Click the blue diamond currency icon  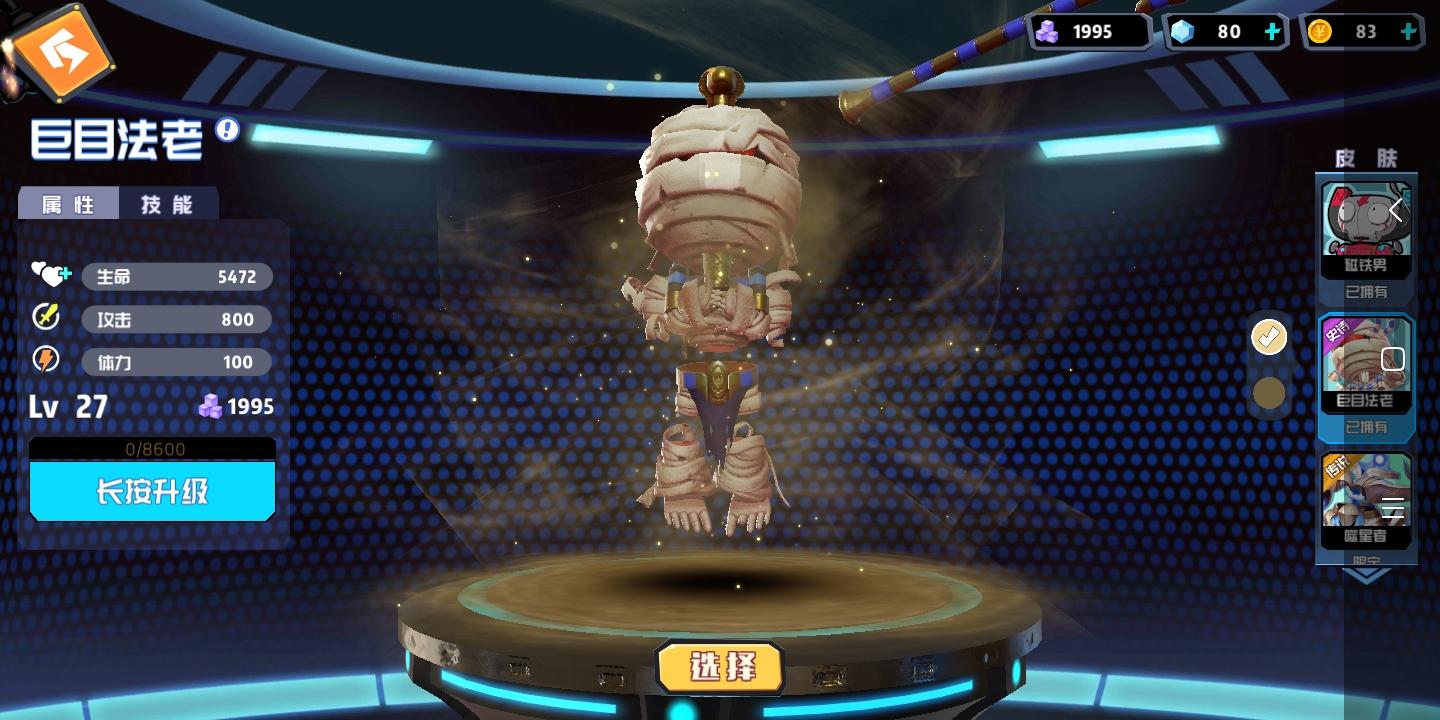pos(1184,31)
